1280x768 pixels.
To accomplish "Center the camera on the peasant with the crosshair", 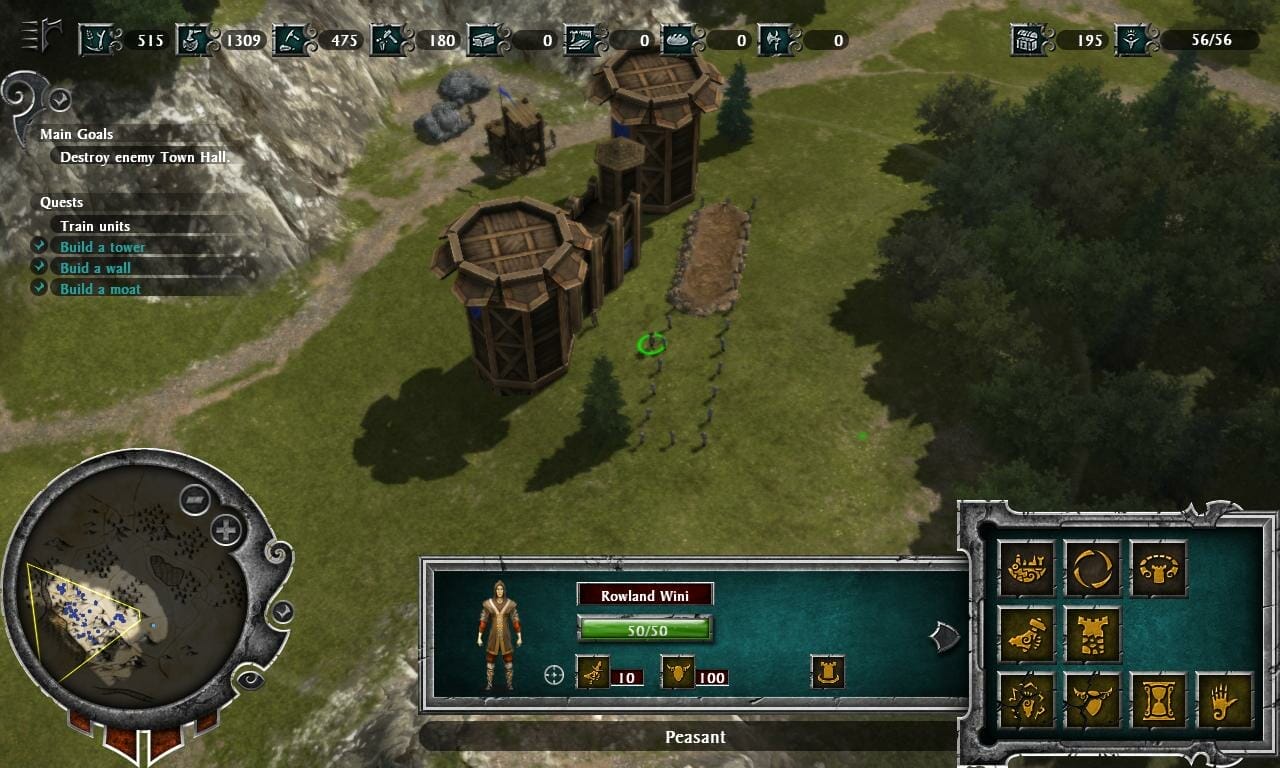I will click(553, 675).
